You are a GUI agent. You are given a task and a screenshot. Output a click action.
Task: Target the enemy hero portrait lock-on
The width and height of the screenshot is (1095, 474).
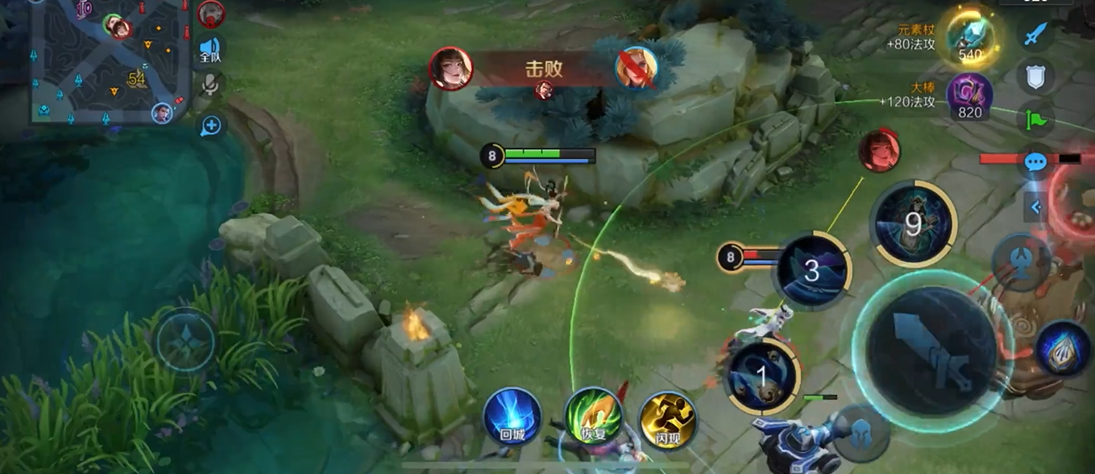878,151
